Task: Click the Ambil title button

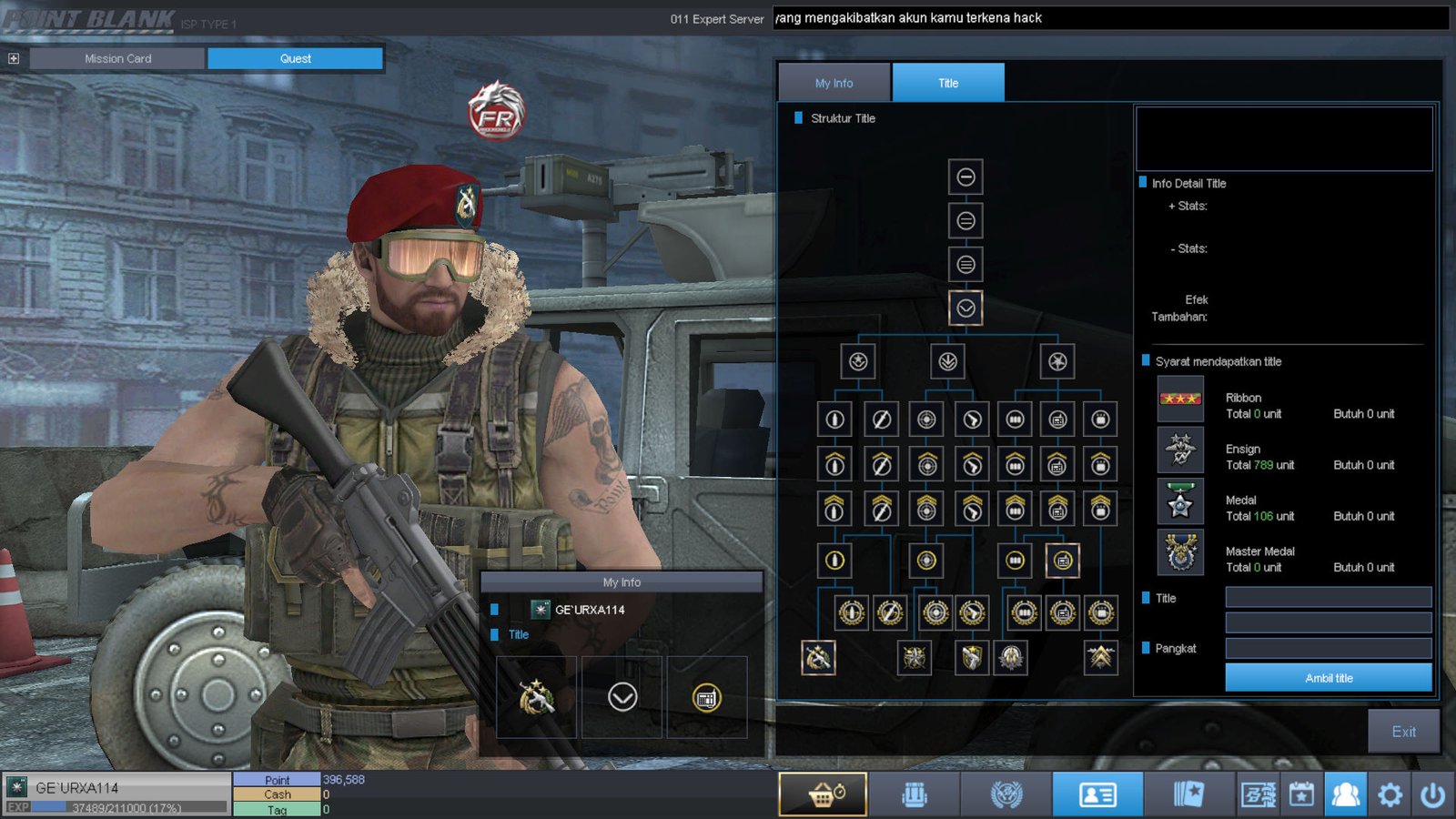Action: click(1328, 678)
